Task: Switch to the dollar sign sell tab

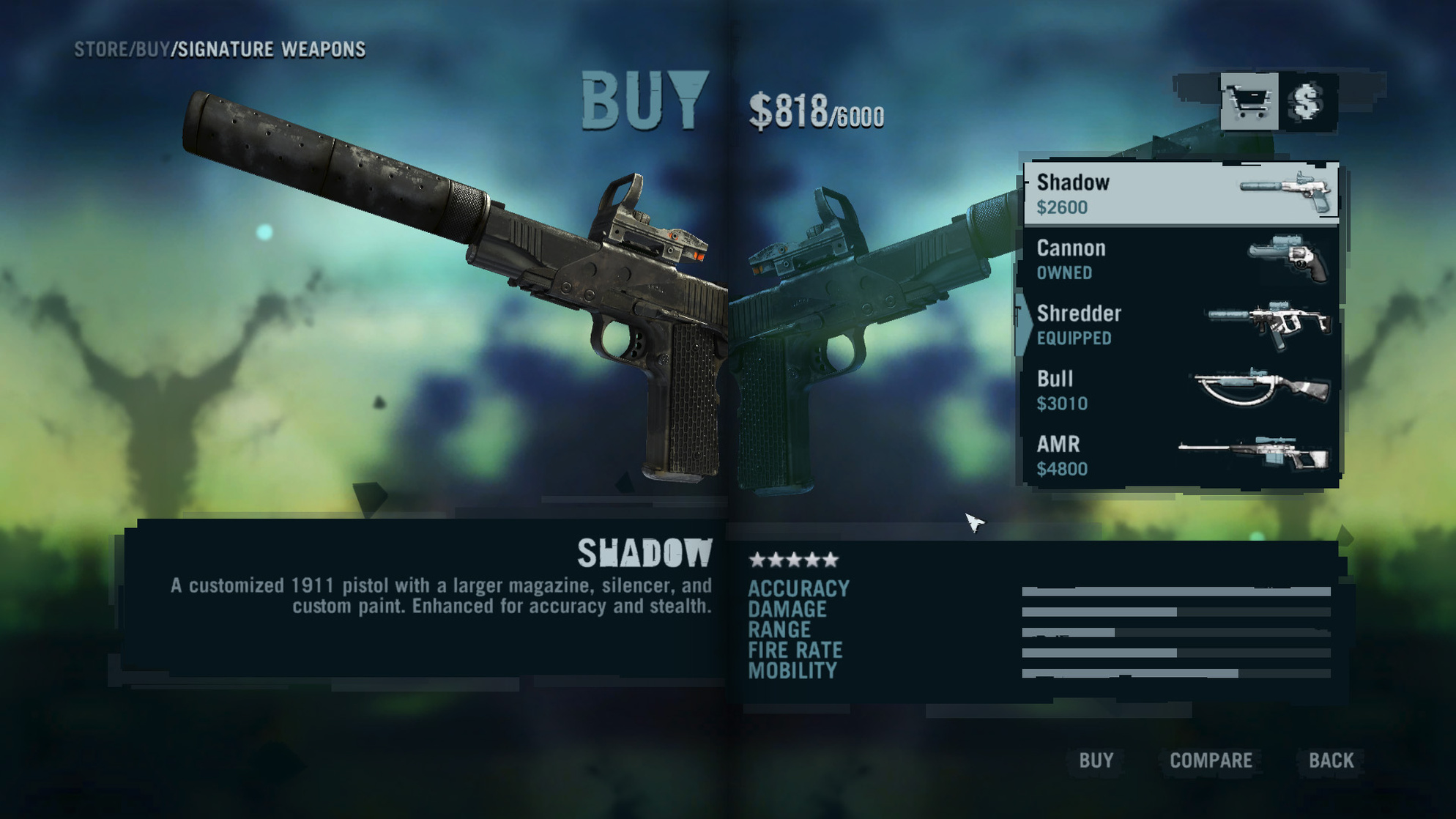Action: (1308, 102)
